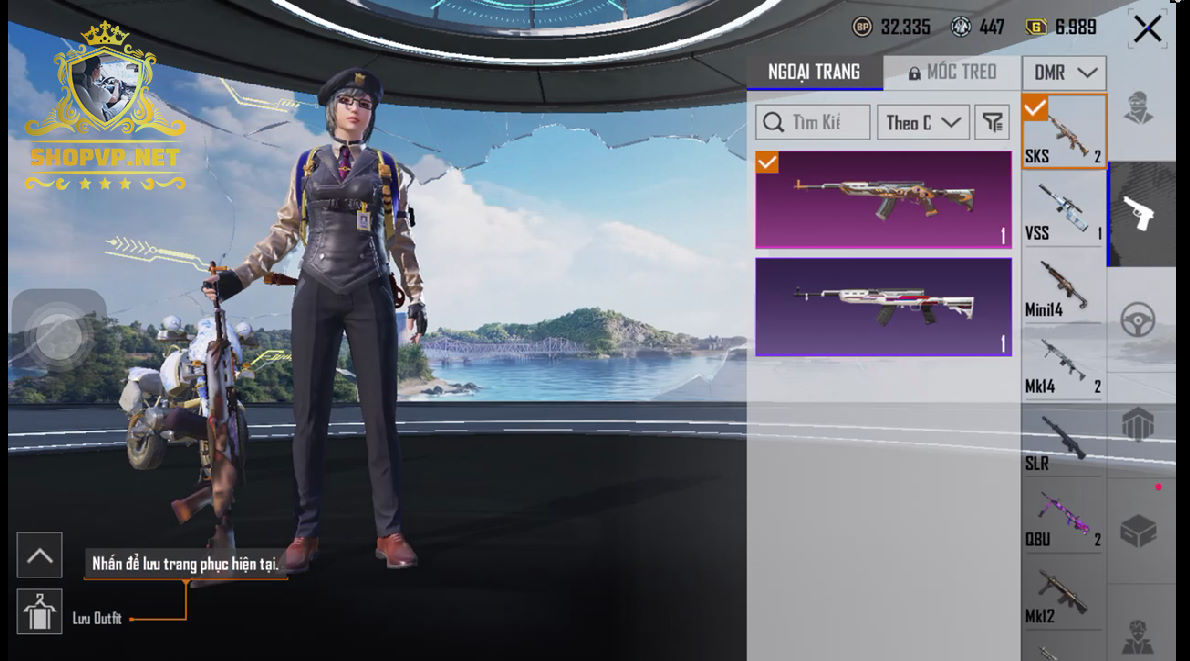1190x661 pixels.
Task: Select the VSS weapon entry
Action: (1063, 209)
